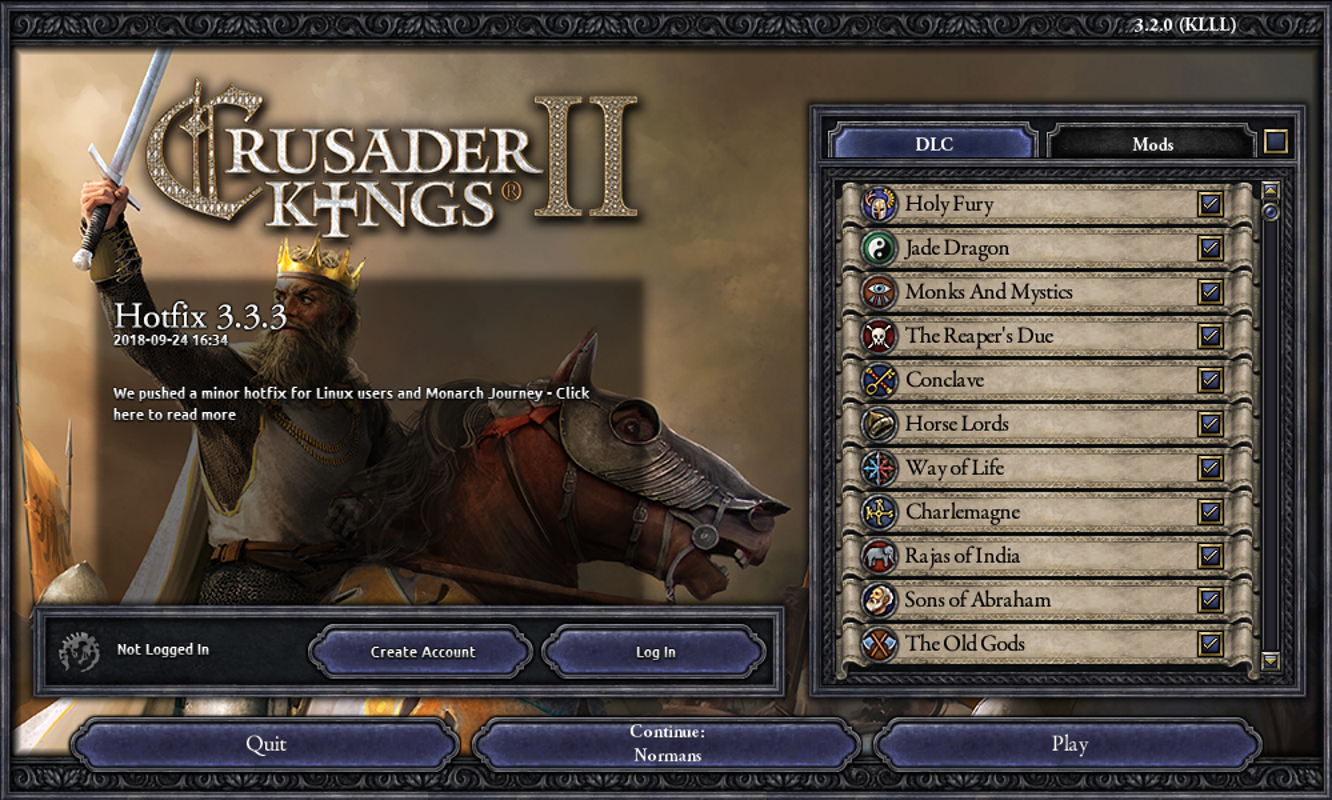This screenshot has height=800, width=1332.
Task: Toggle the Charlemagne DLC checkbox
Action: [x=1210, y=512]
